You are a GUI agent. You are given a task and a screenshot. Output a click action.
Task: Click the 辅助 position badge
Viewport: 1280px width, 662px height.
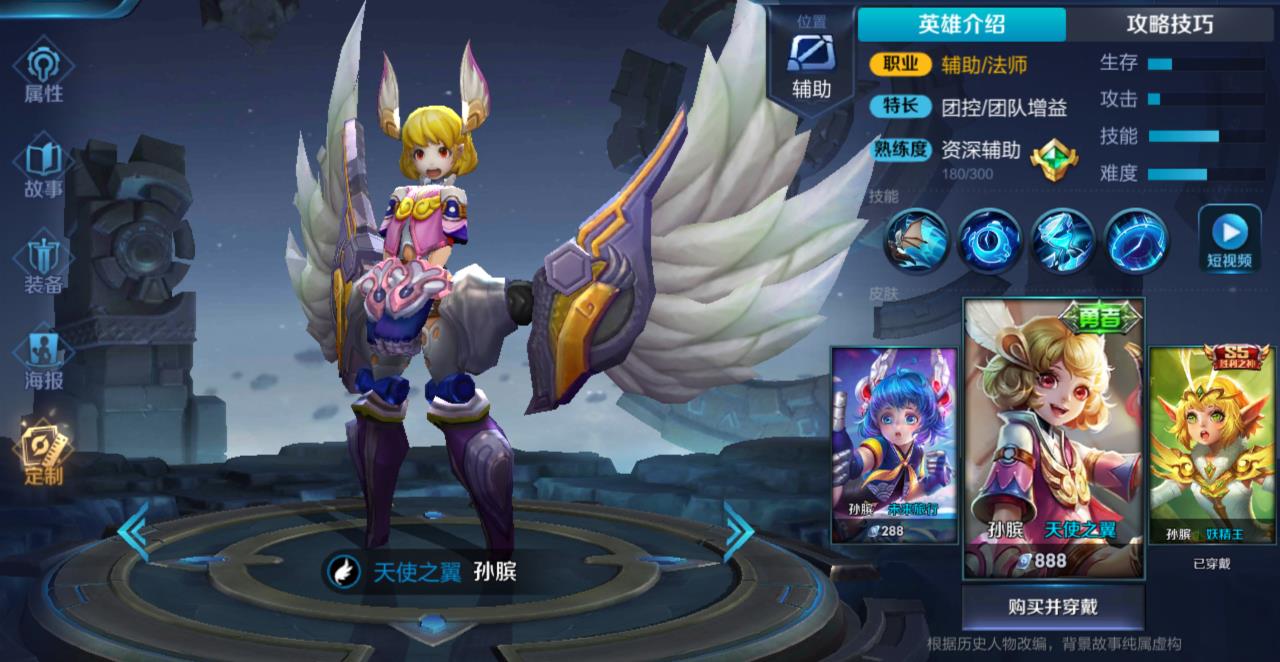point(811,66)
